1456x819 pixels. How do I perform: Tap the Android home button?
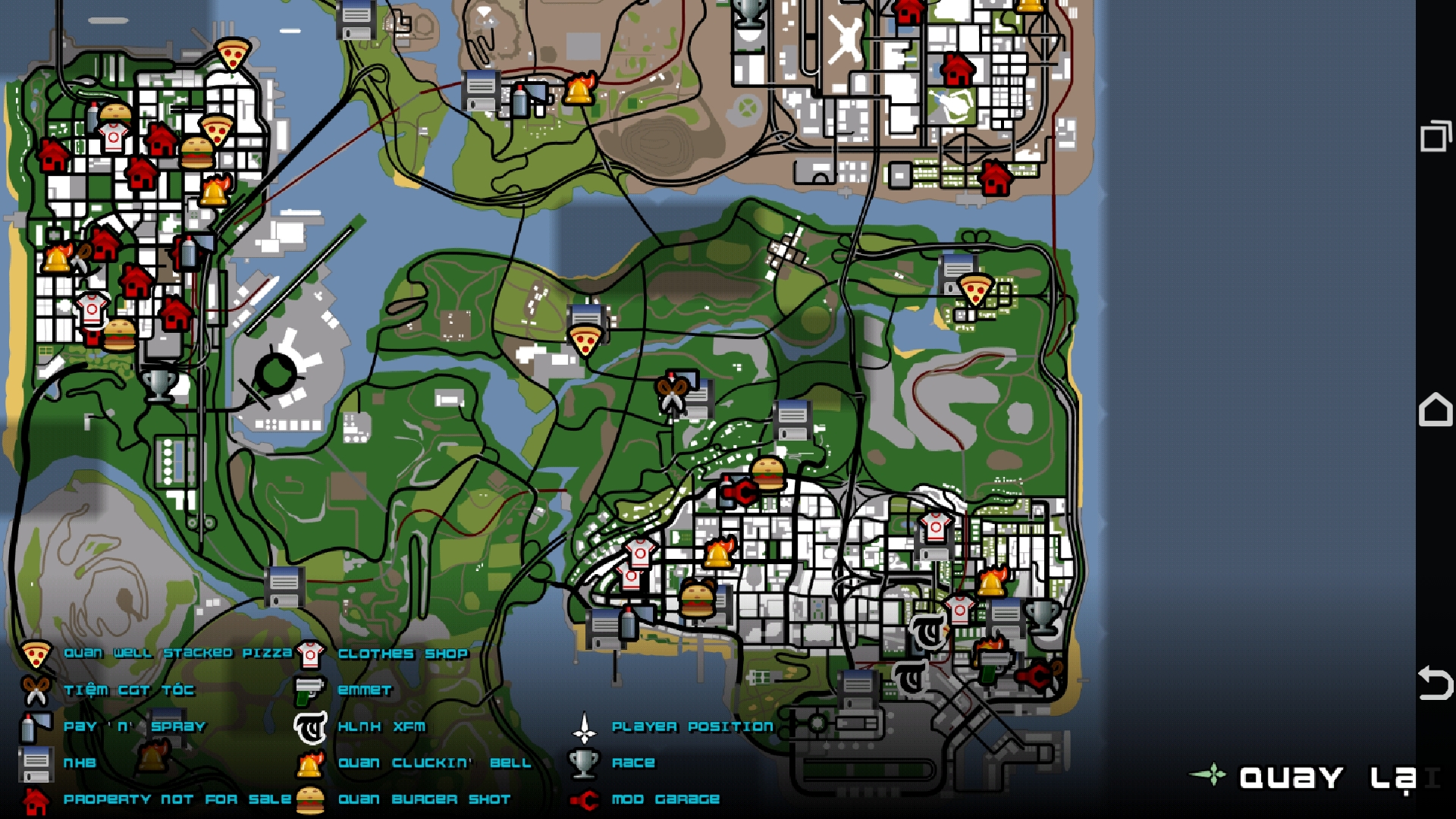[1435, 410]
